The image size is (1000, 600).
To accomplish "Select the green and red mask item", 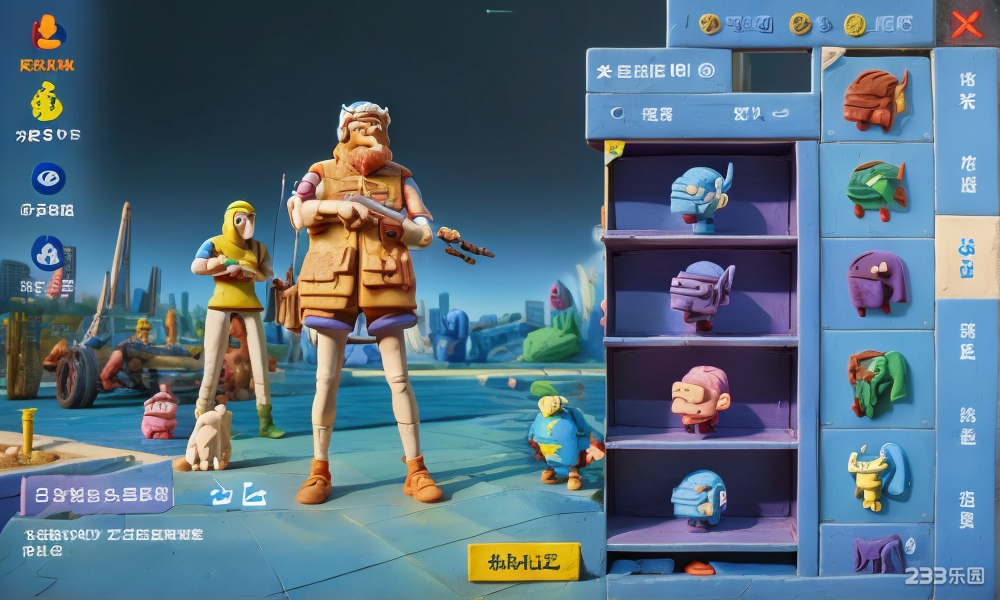I will click(877, 381).
